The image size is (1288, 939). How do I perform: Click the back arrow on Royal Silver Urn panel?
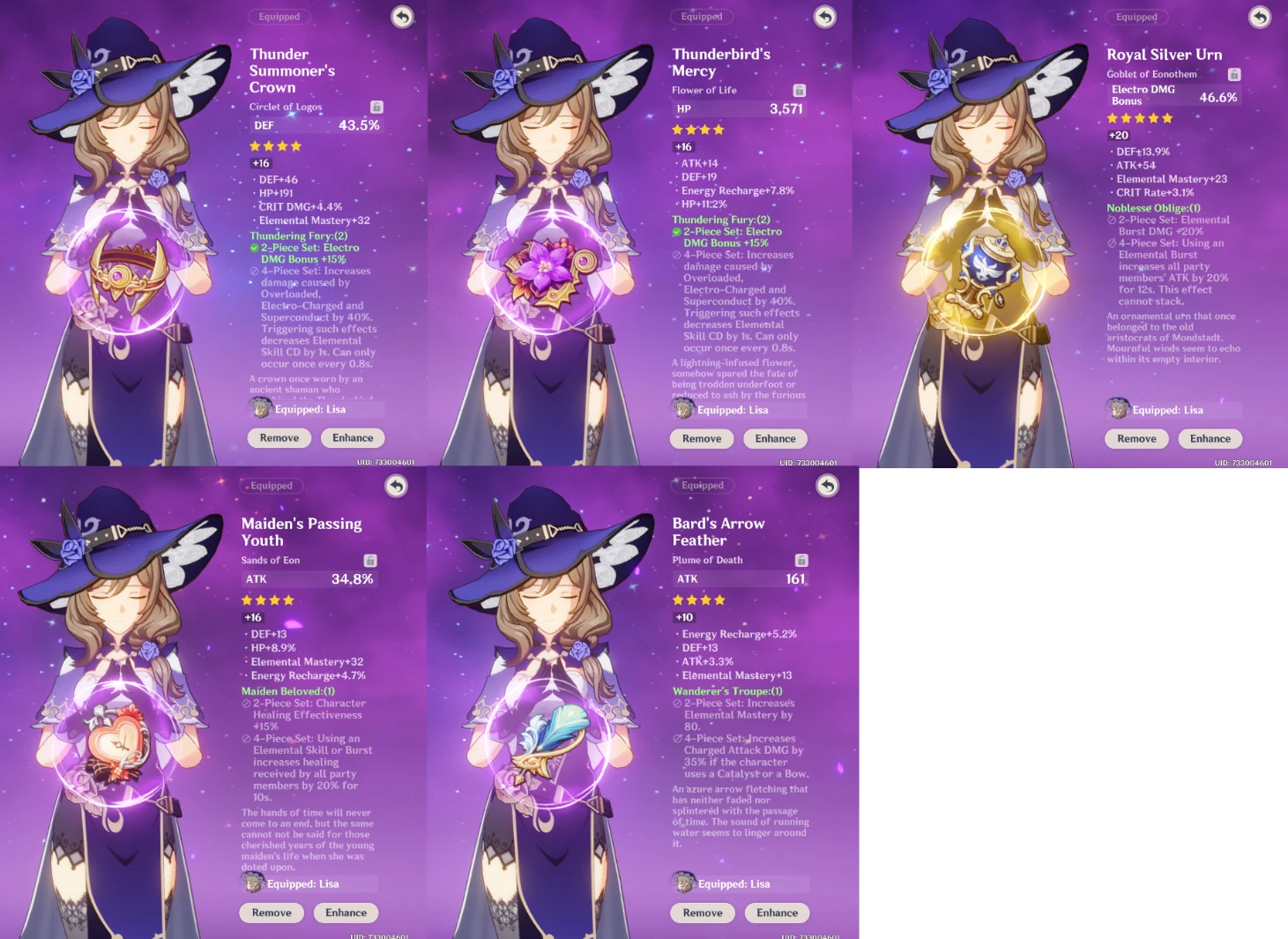[x=1259, y=16]
